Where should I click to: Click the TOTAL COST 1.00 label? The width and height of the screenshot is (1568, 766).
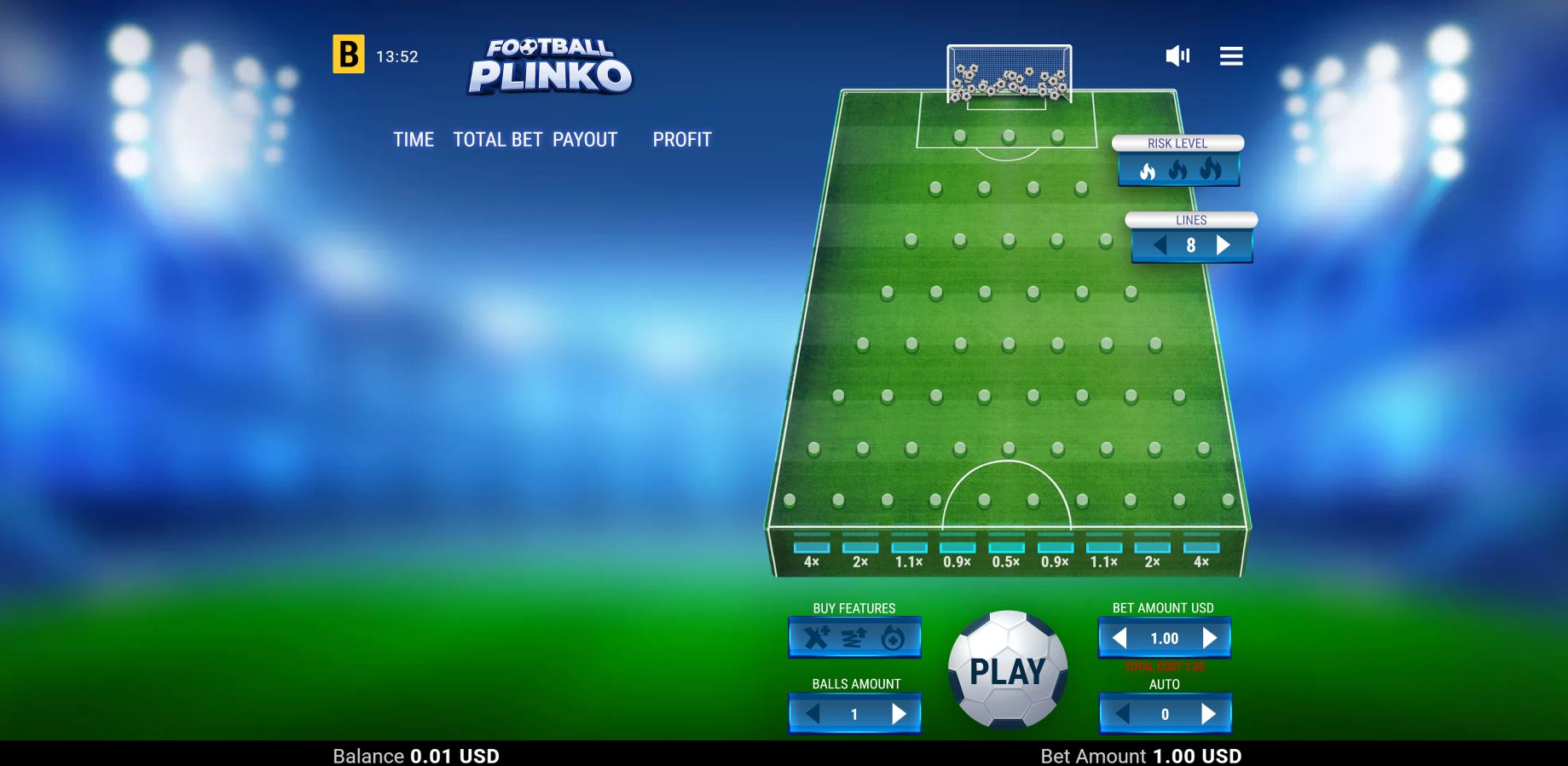pos(1165,668)
